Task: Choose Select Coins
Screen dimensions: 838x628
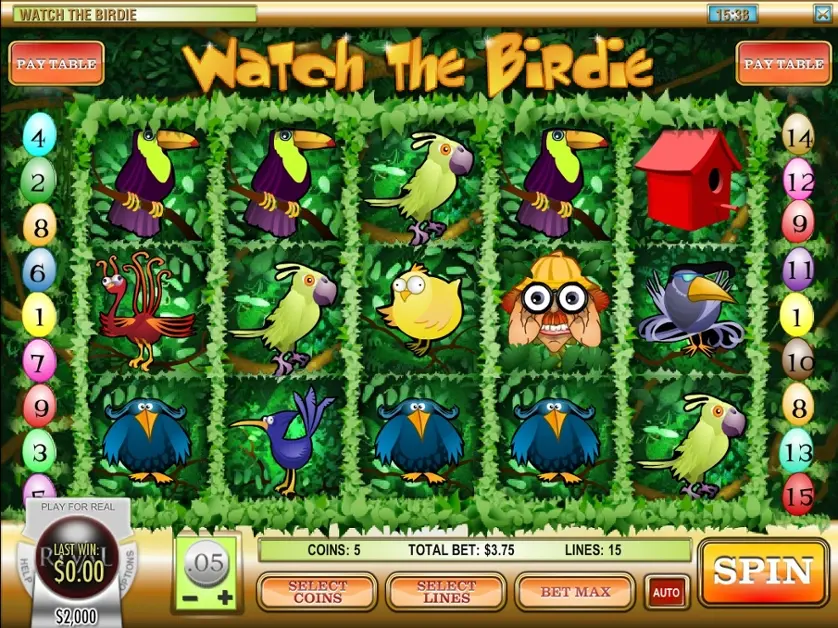Action: click(317, 592)
